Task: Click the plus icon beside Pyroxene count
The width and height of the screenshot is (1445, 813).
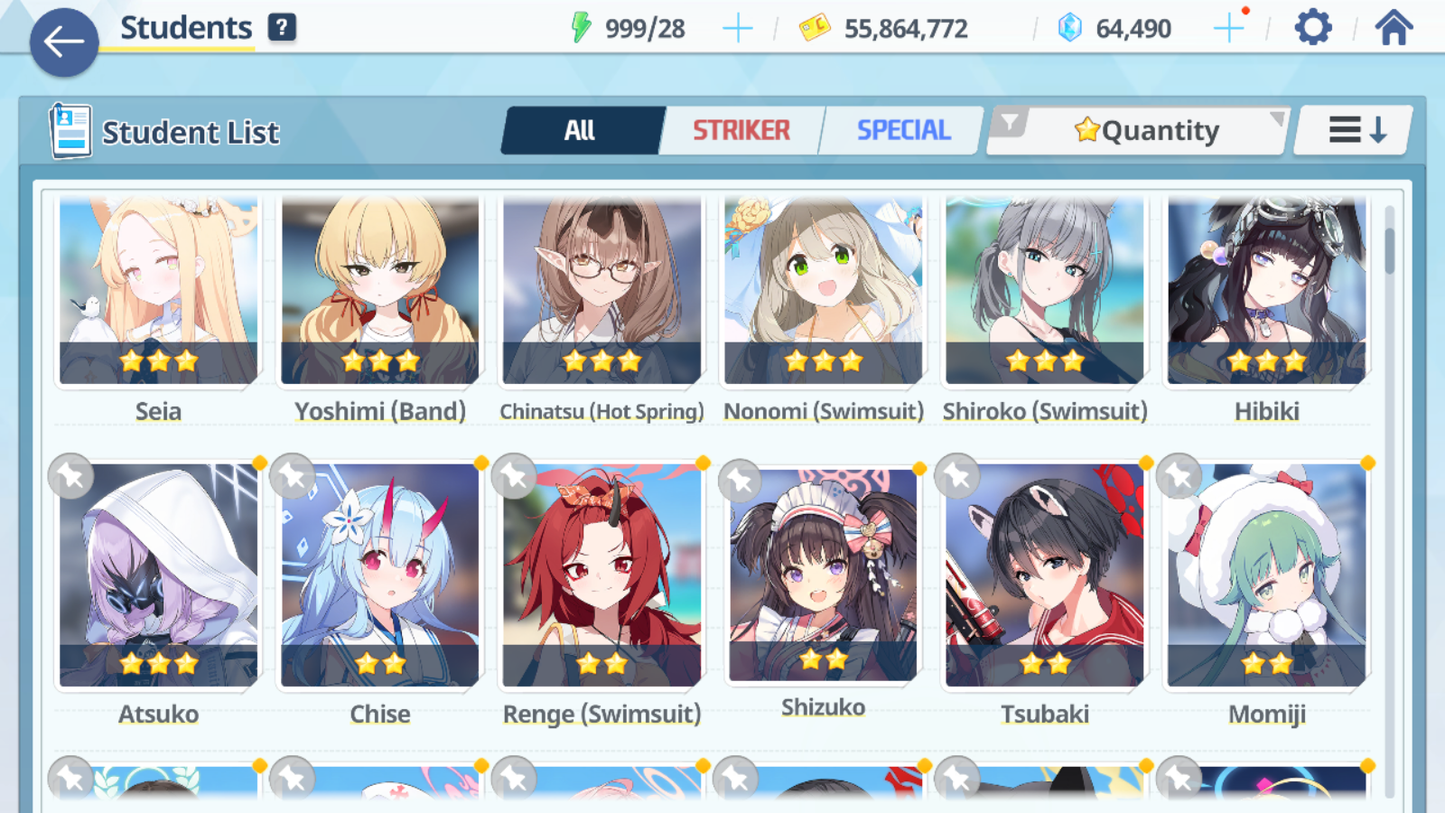Action: pyautogui.click(x=1229, y=28)
